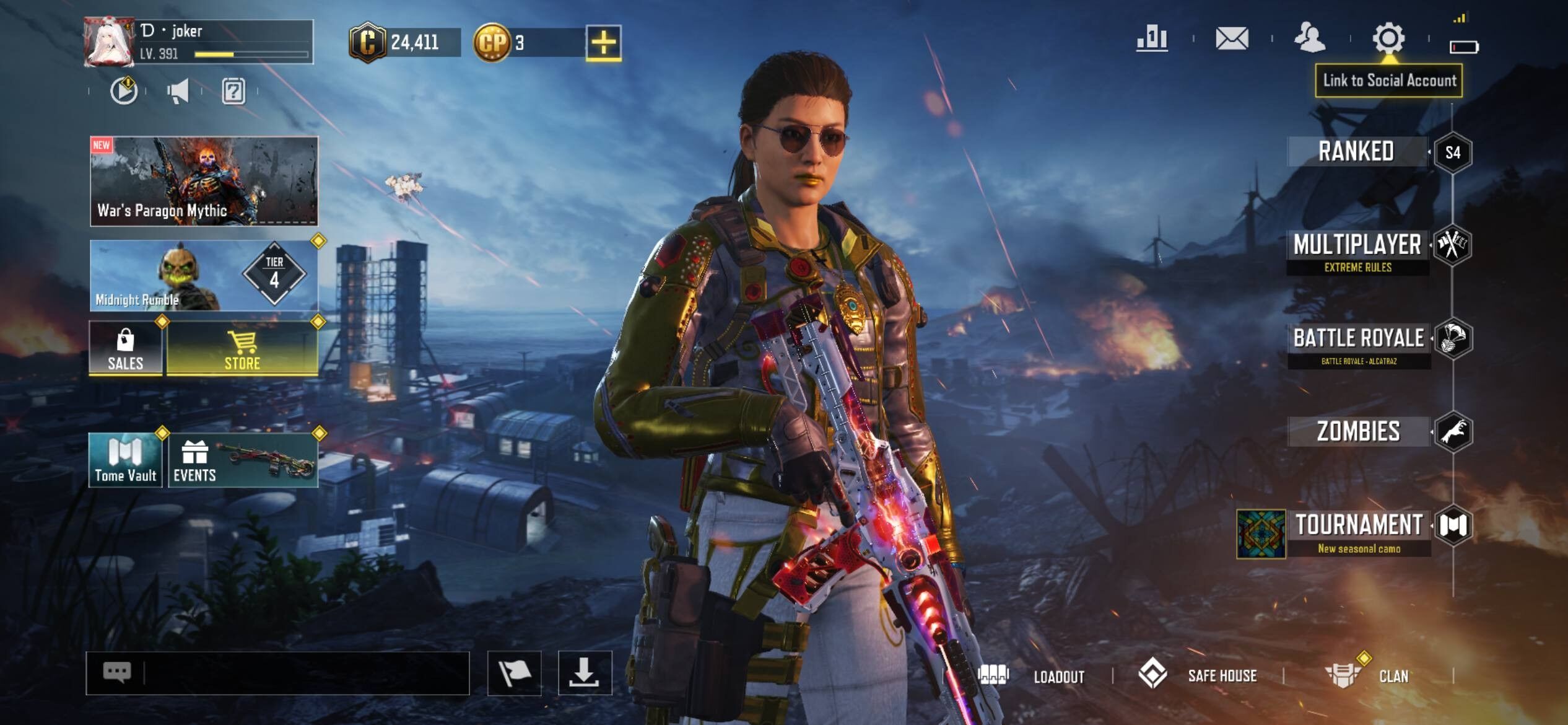1568x725 pixels.
Task: Open the settings gear icon
Action: point(1388,38)
